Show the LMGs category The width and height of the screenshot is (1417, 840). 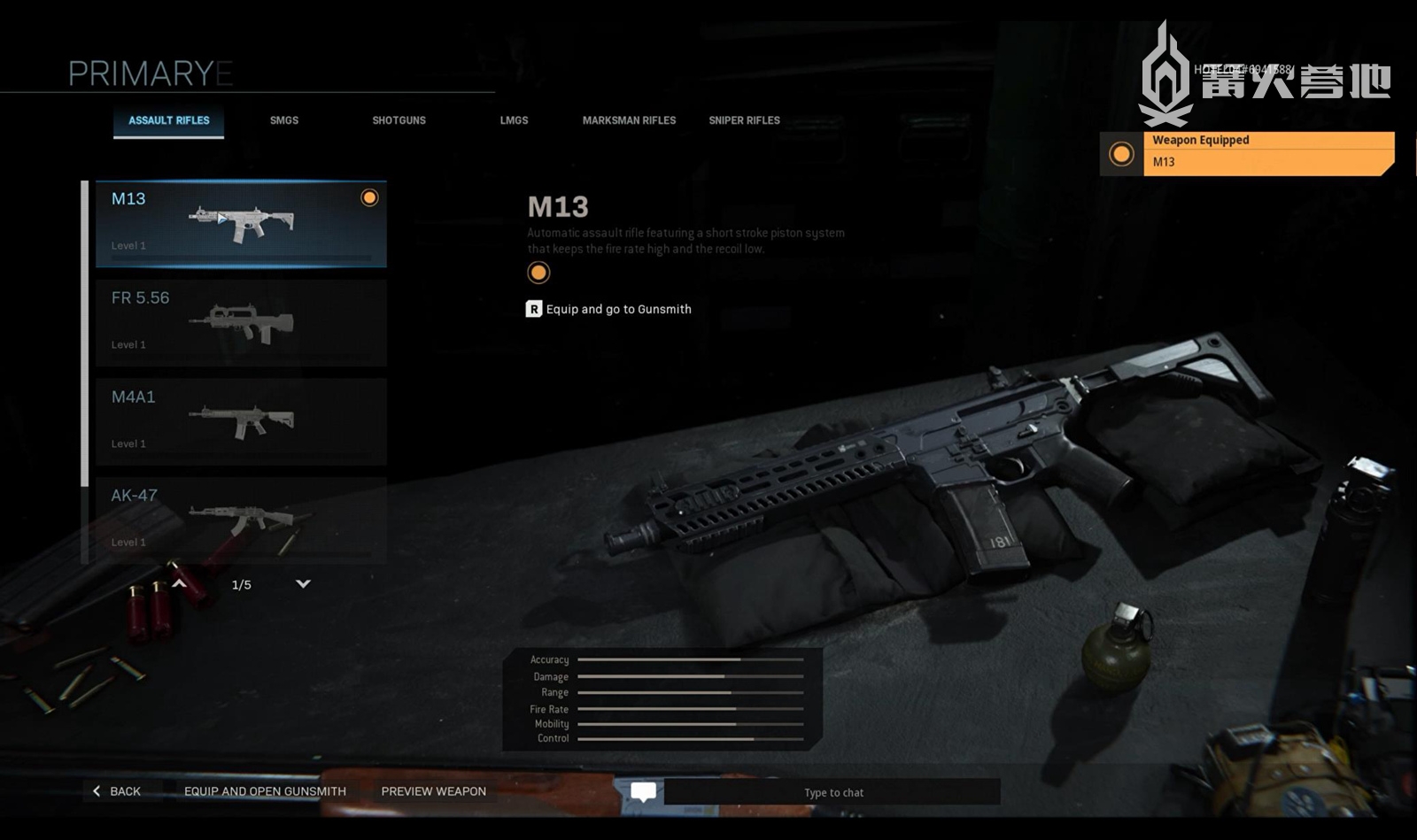(x=514, y=120)
